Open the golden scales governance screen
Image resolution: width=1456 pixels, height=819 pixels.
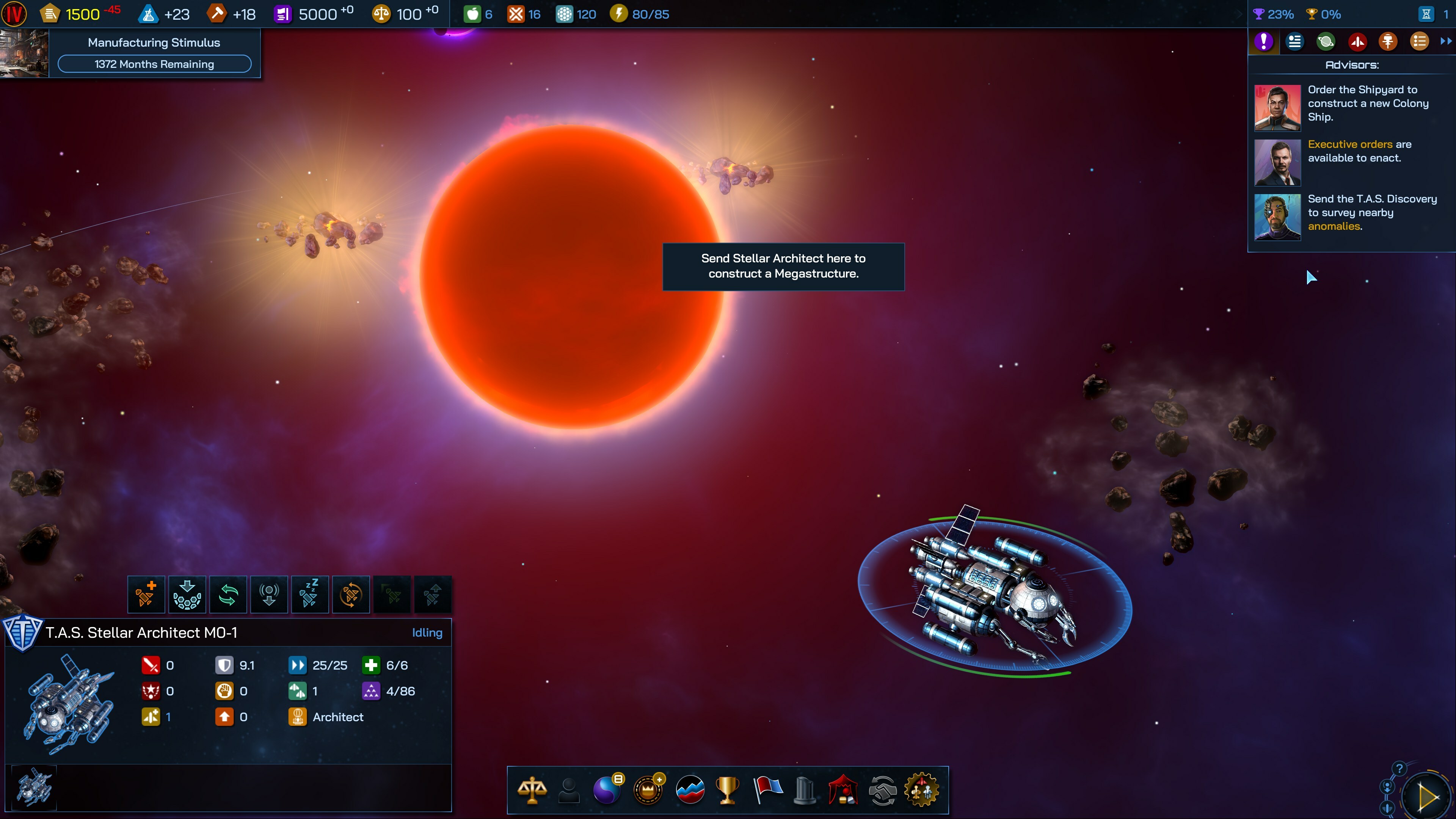click(532, 789)
